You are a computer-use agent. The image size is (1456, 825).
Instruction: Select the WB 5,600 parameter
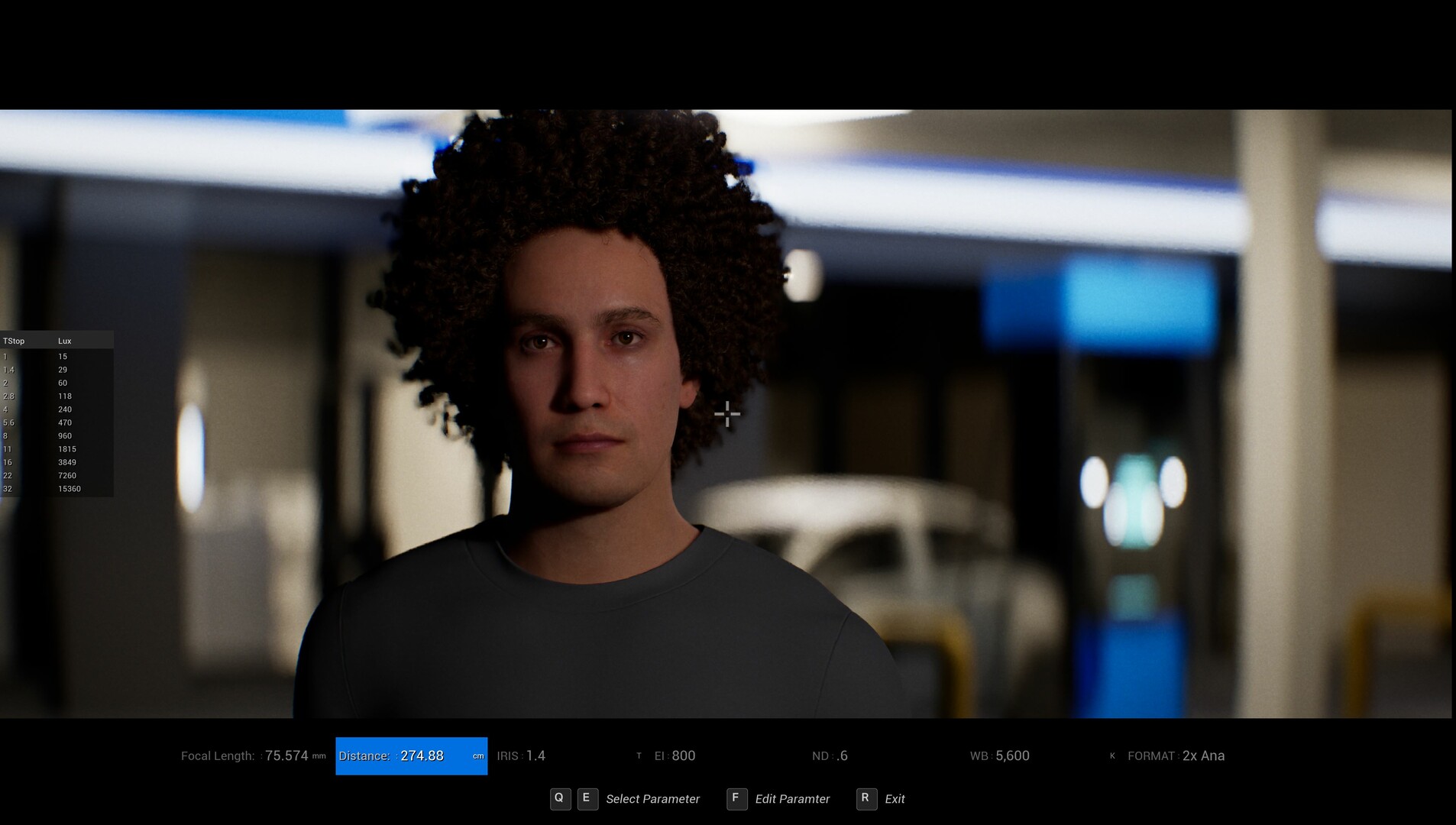click(1001, 755)
